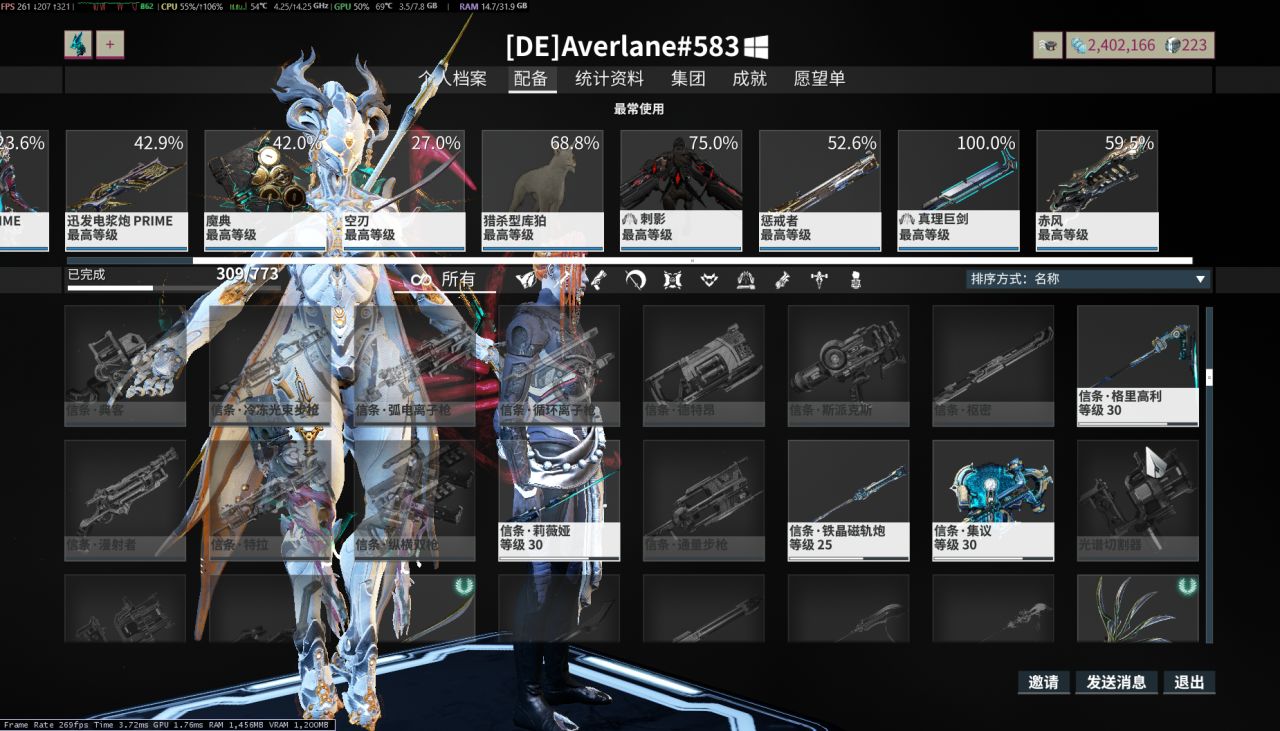Show the 成就 tab

(749, 79)
